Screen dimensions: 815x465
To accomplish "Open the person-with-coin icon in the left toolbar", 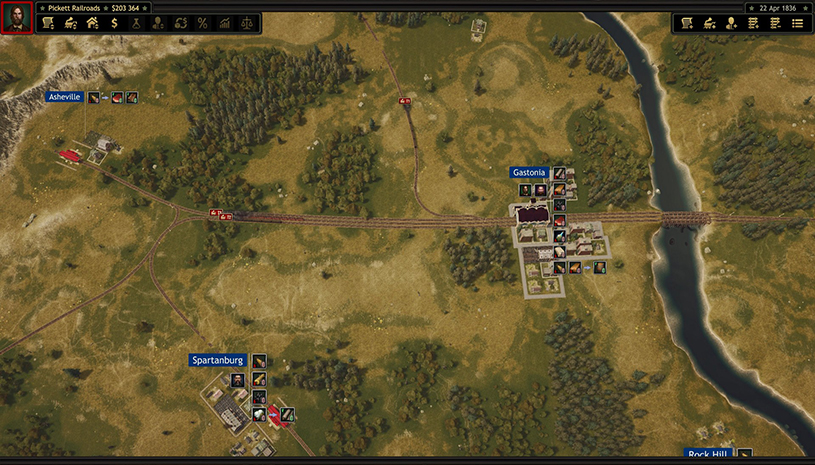I will click(x=158, y=23).
